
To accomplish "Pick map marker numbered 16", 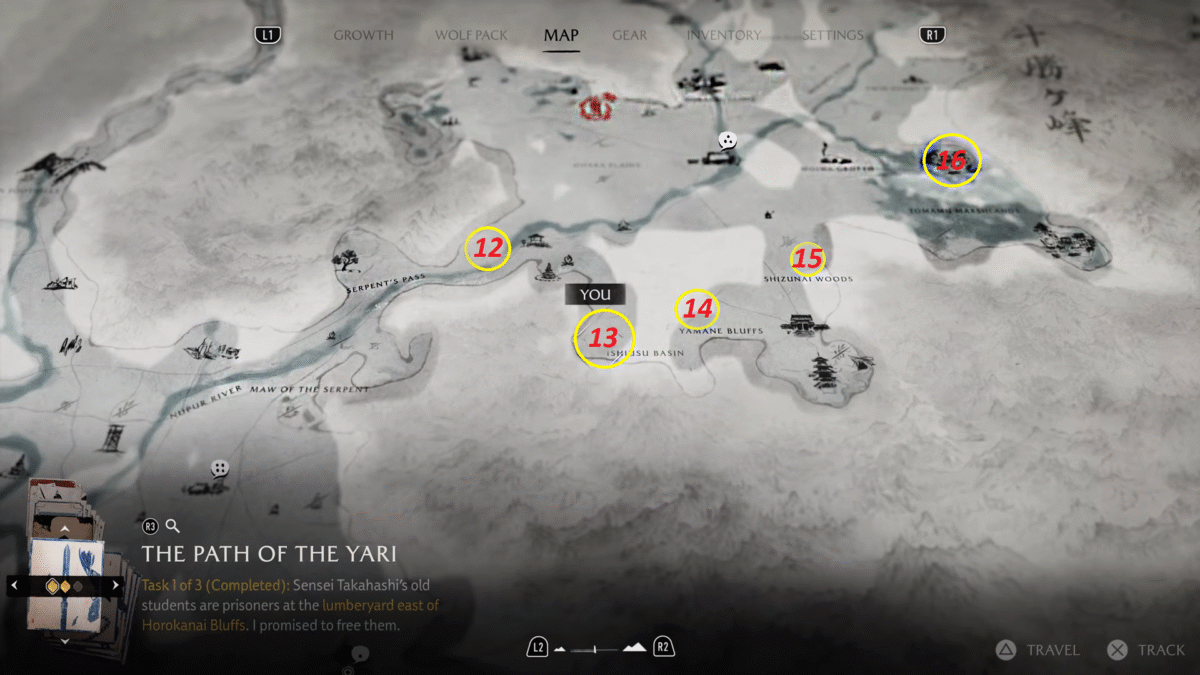I will pos(952,160).
